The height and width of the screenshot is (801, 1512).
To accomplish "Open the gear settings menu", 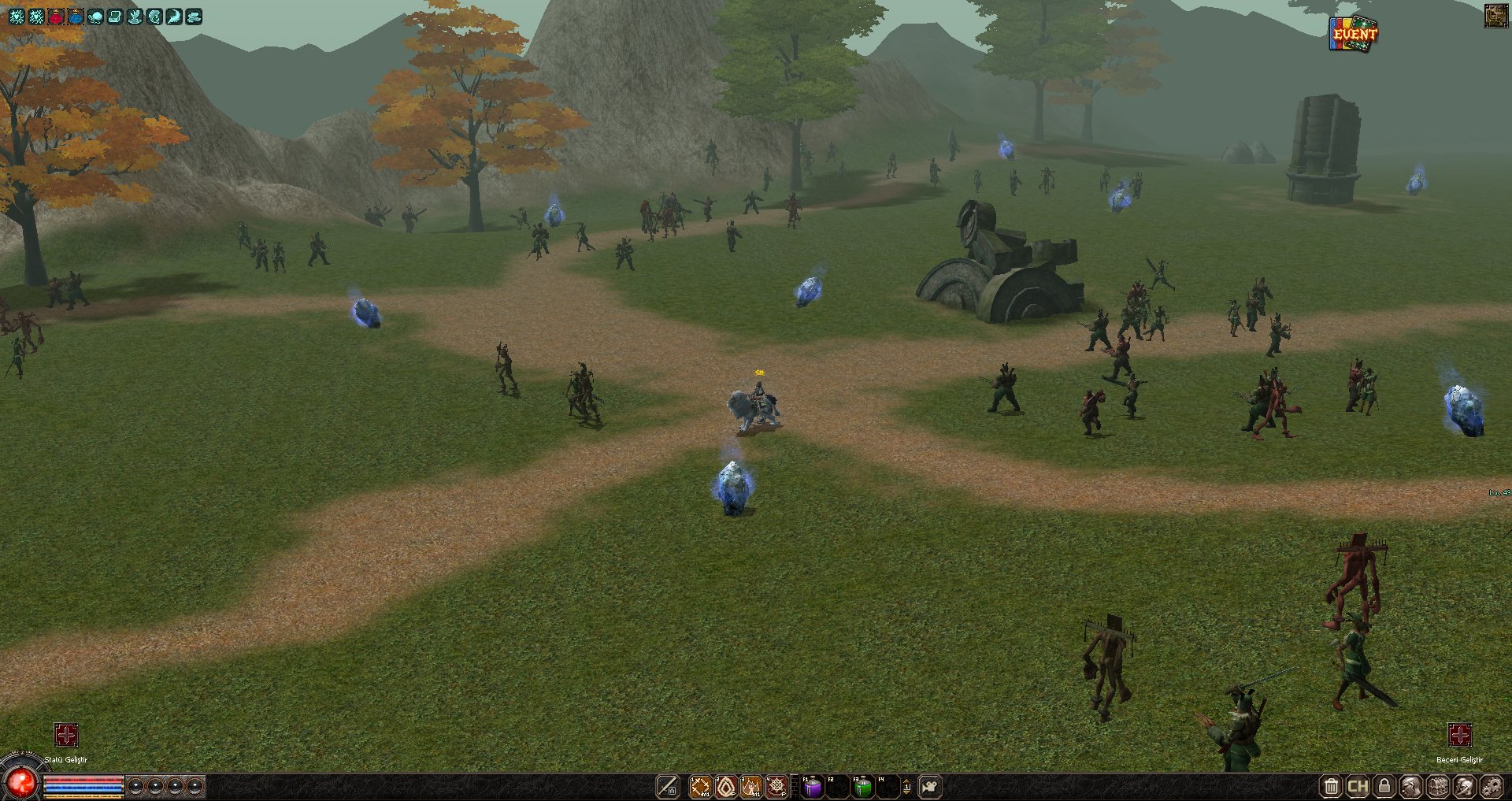I will (x=1492, y=786).
